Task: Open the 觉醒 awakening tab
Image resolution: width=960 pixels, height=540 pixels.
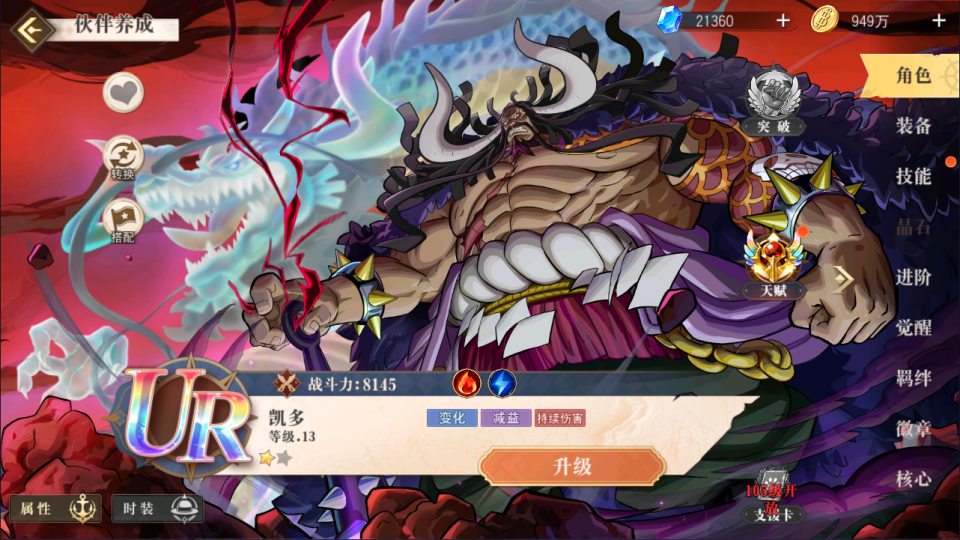Action: coord(912,328)
